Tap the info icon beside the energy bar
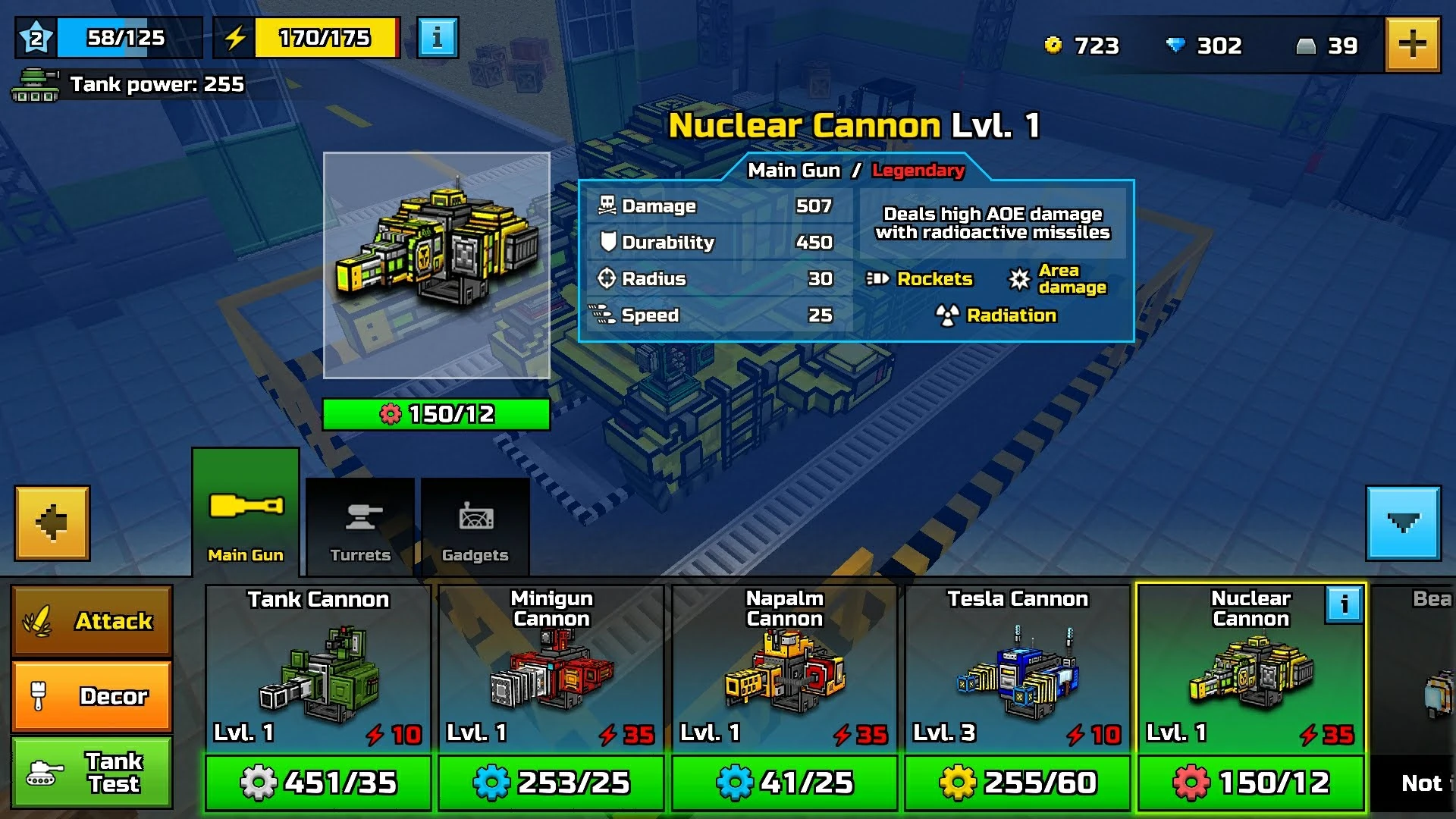The width and height of the screenshot is (1456, 819). [x=436, y=36]
